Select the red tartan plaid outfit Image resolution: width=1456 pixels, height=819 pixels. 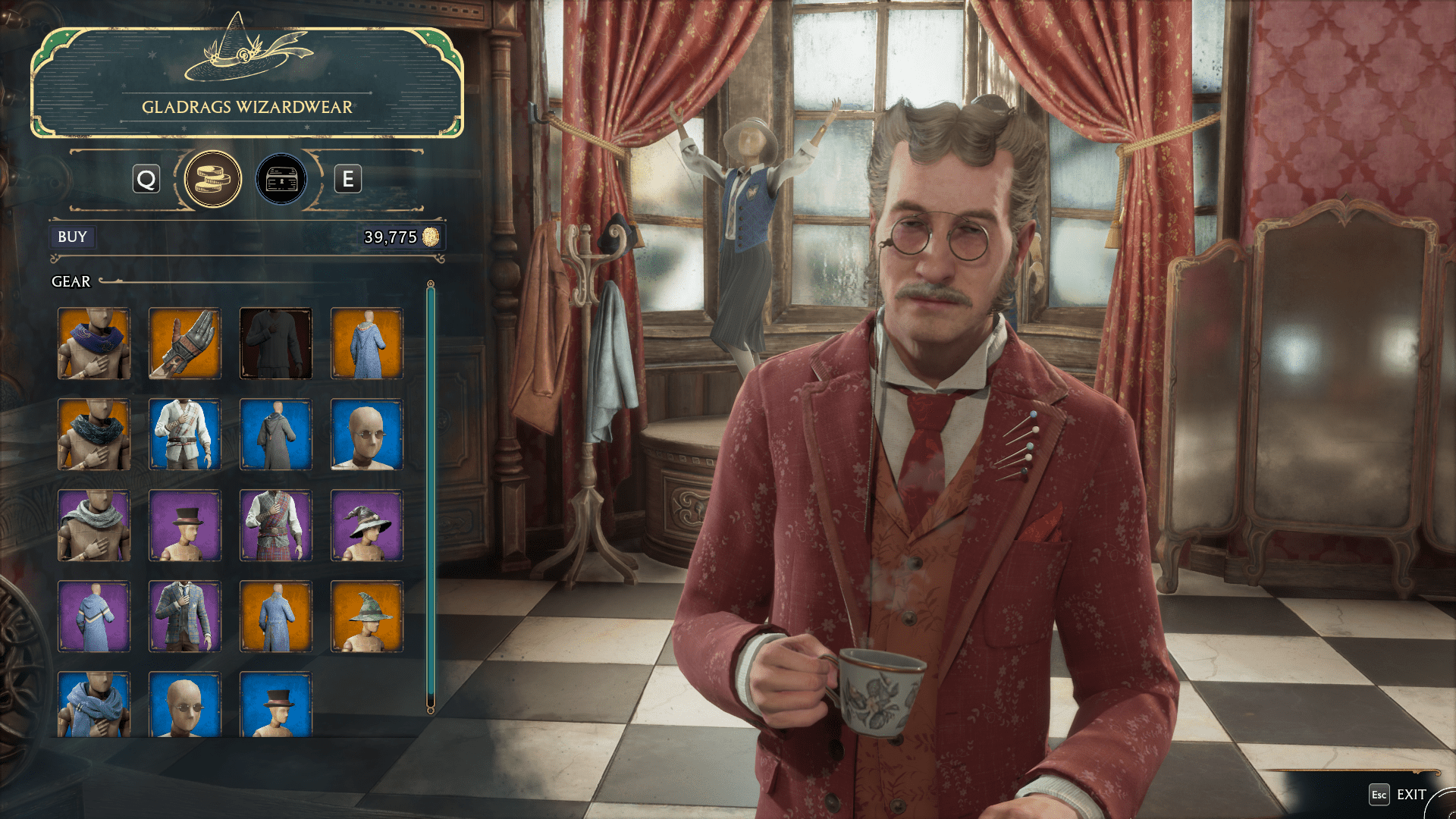[x=275, y=526]
